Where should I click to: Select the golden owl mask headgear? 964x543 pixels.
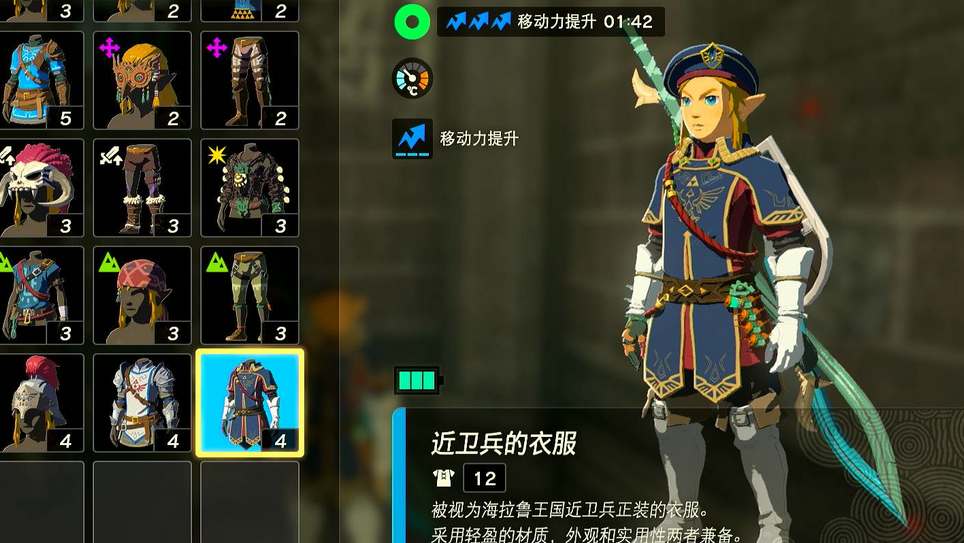click(142, 81)
